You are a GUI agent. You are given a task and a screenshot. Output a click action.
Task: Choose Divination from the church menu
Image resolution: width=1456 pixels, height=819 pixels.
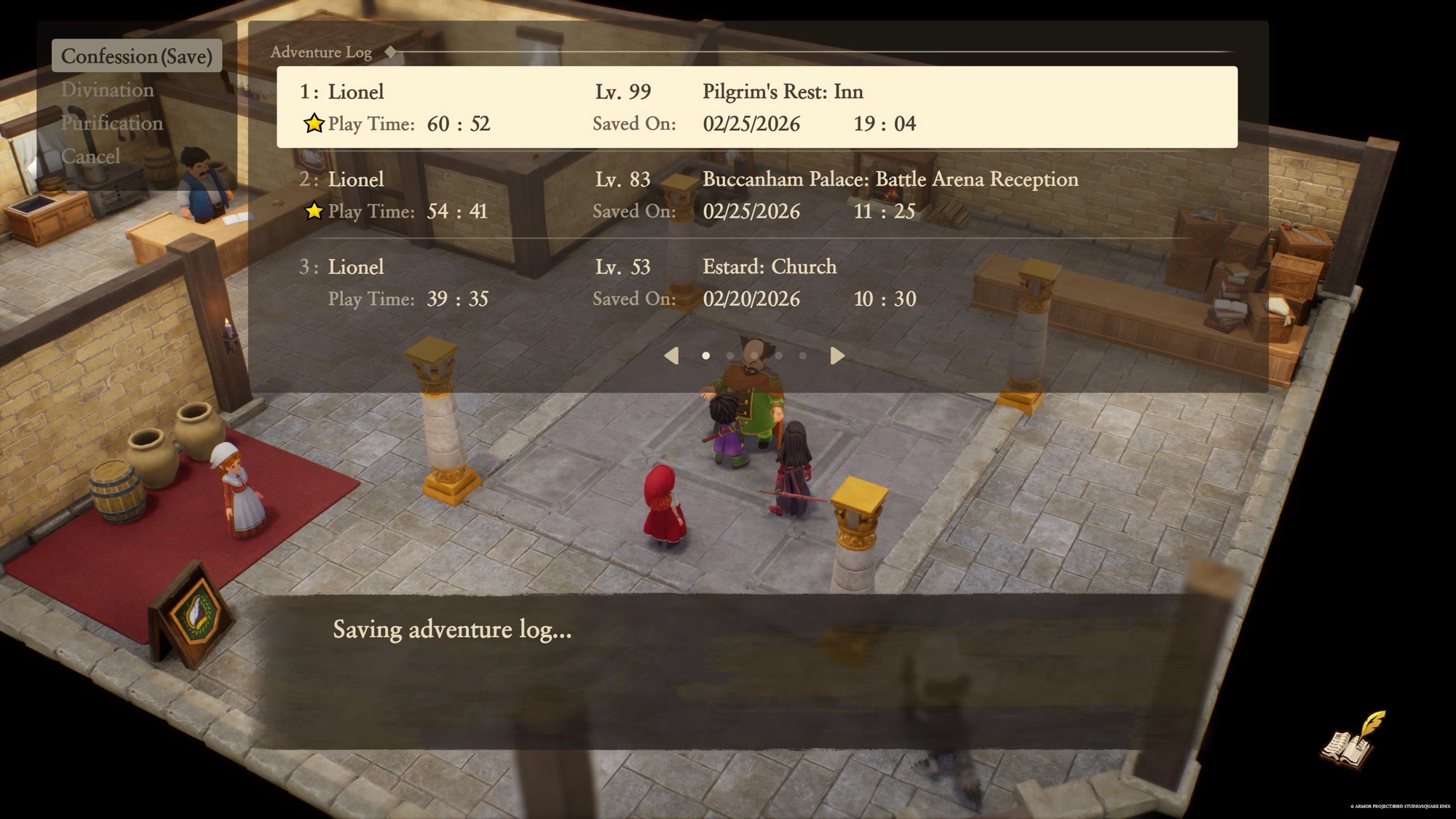click(x=107, y=90)
